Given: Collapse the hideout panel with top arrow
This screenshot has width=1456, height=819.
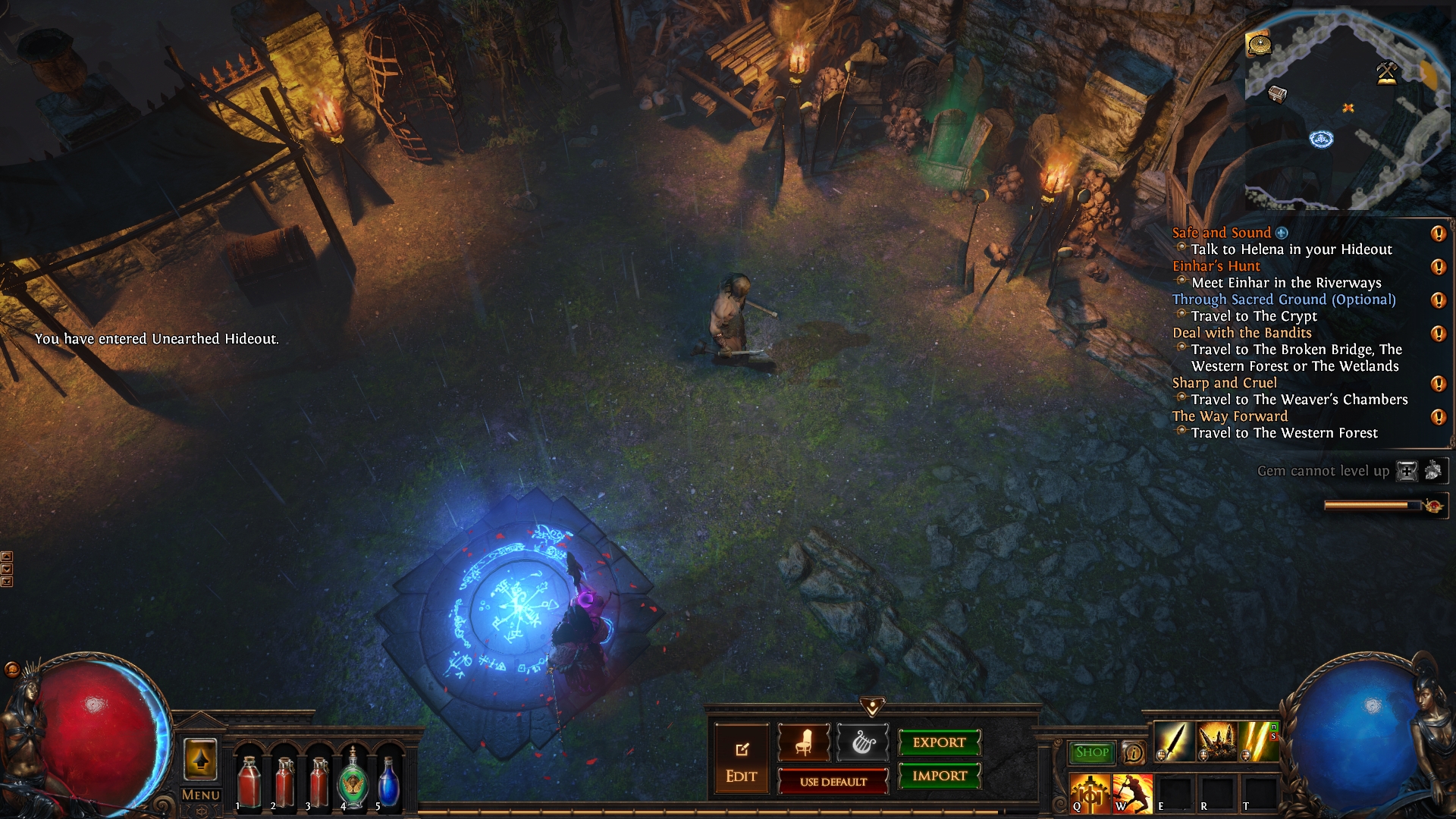Looking at the screenshot, I should coord(872,707).
